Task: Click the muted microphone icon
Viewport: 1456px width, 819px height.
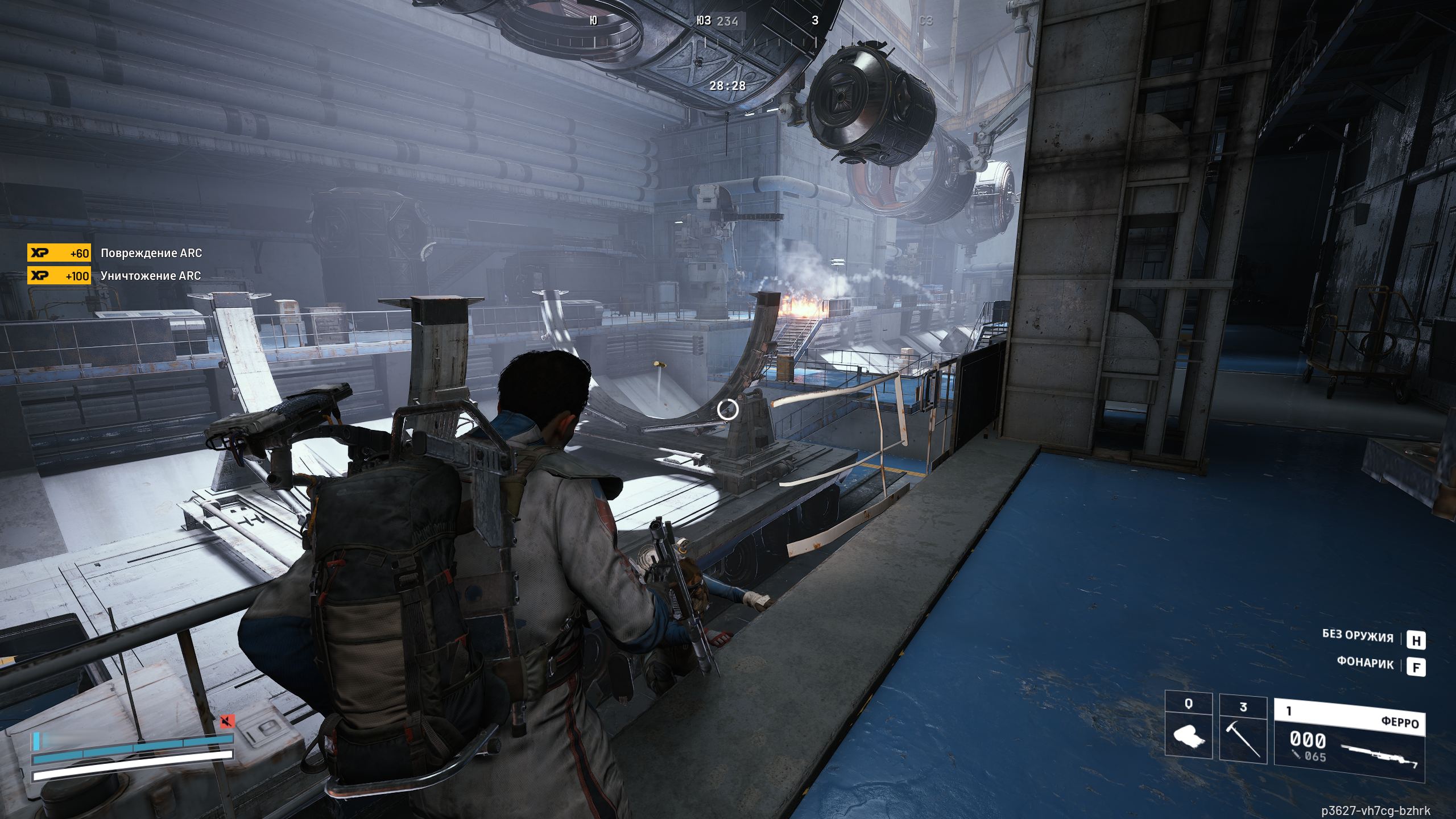Action: (x=227, y=722)
